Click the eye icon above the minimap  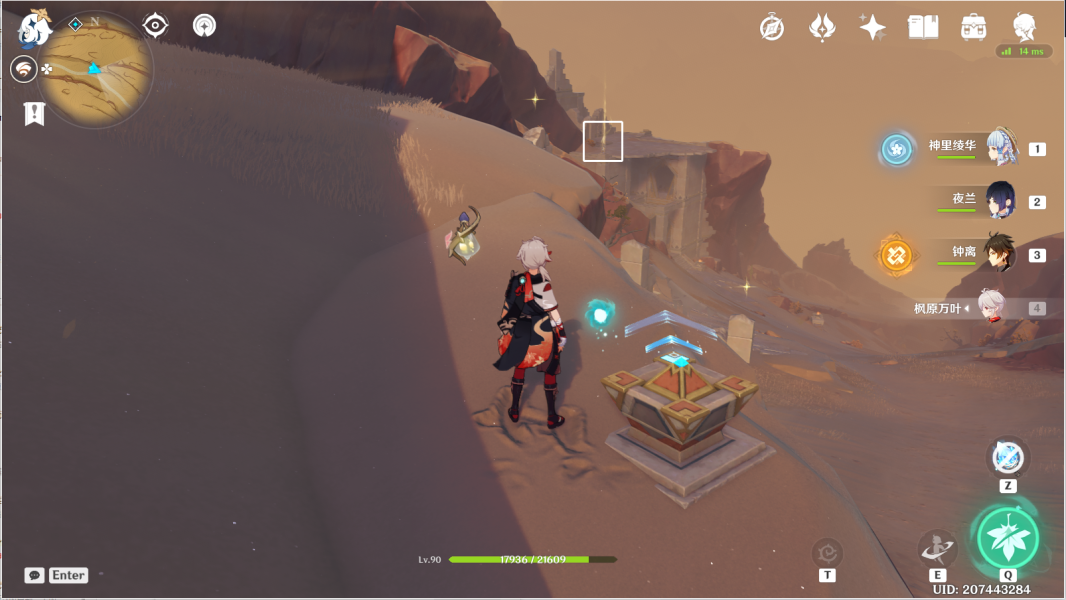pos(155,25)
